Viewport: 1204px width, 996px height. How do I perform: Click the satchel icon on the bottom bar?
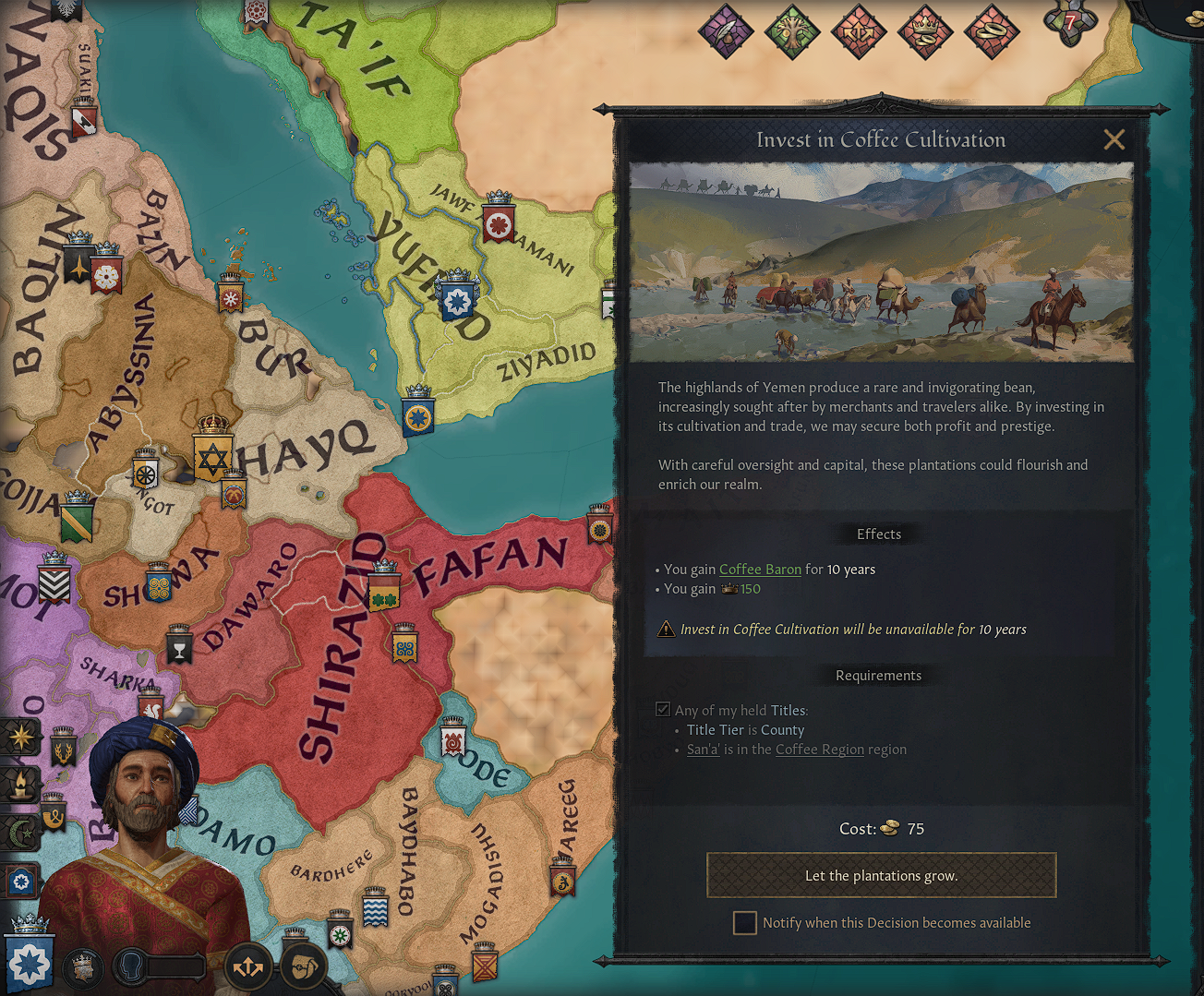click(305, 966)
